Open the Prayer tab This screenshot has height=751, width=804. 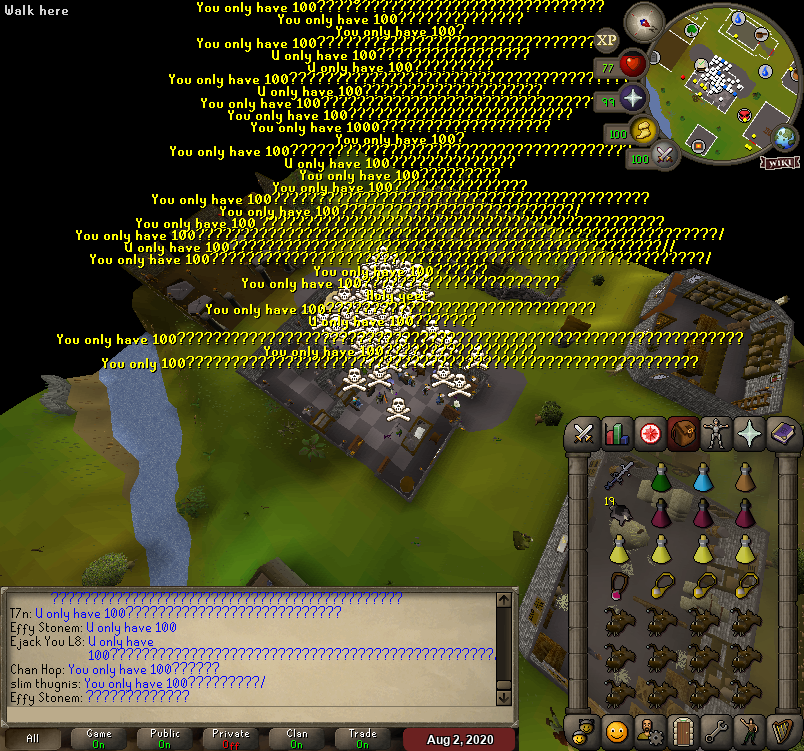747,432
